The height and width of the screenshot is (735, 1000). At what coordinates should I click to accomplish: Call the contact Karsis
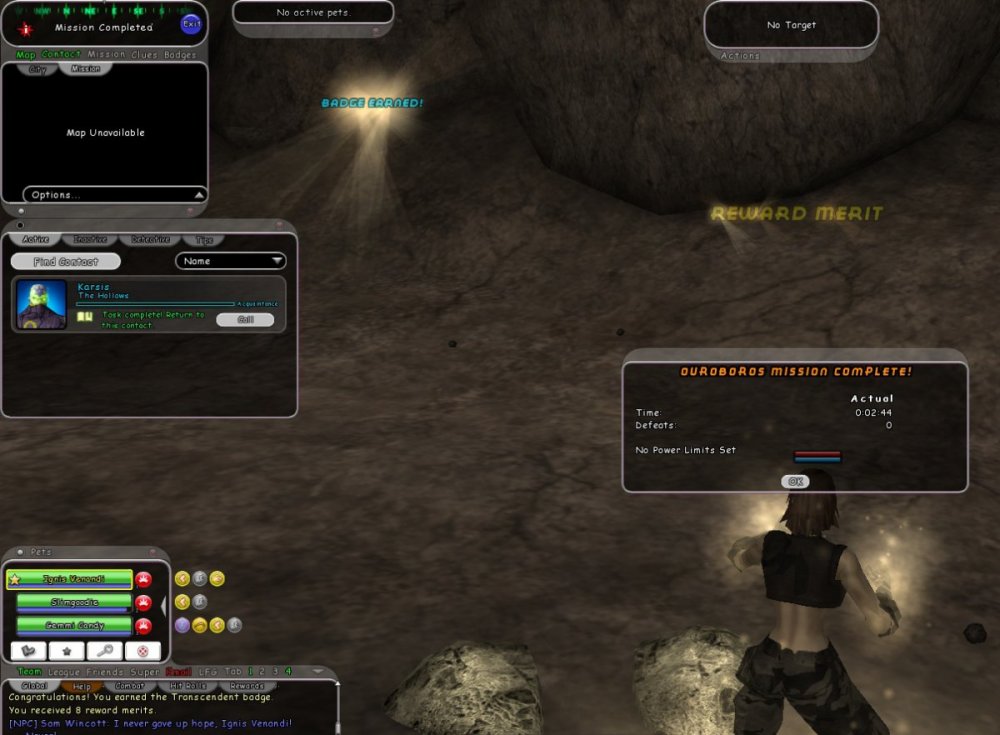[245, 320]
